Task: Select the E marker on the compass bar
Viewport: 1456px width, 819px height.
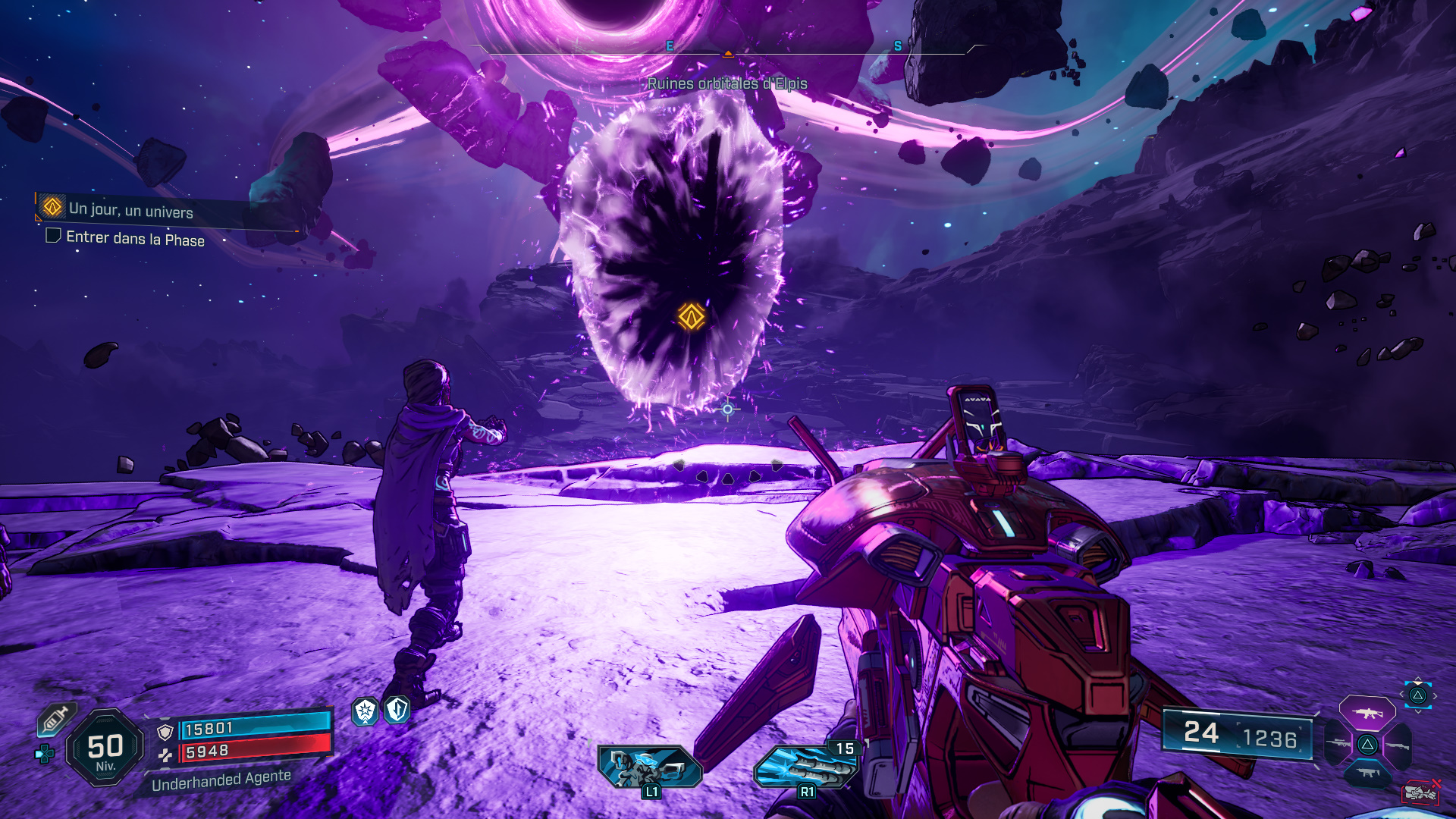Action: 668,45
